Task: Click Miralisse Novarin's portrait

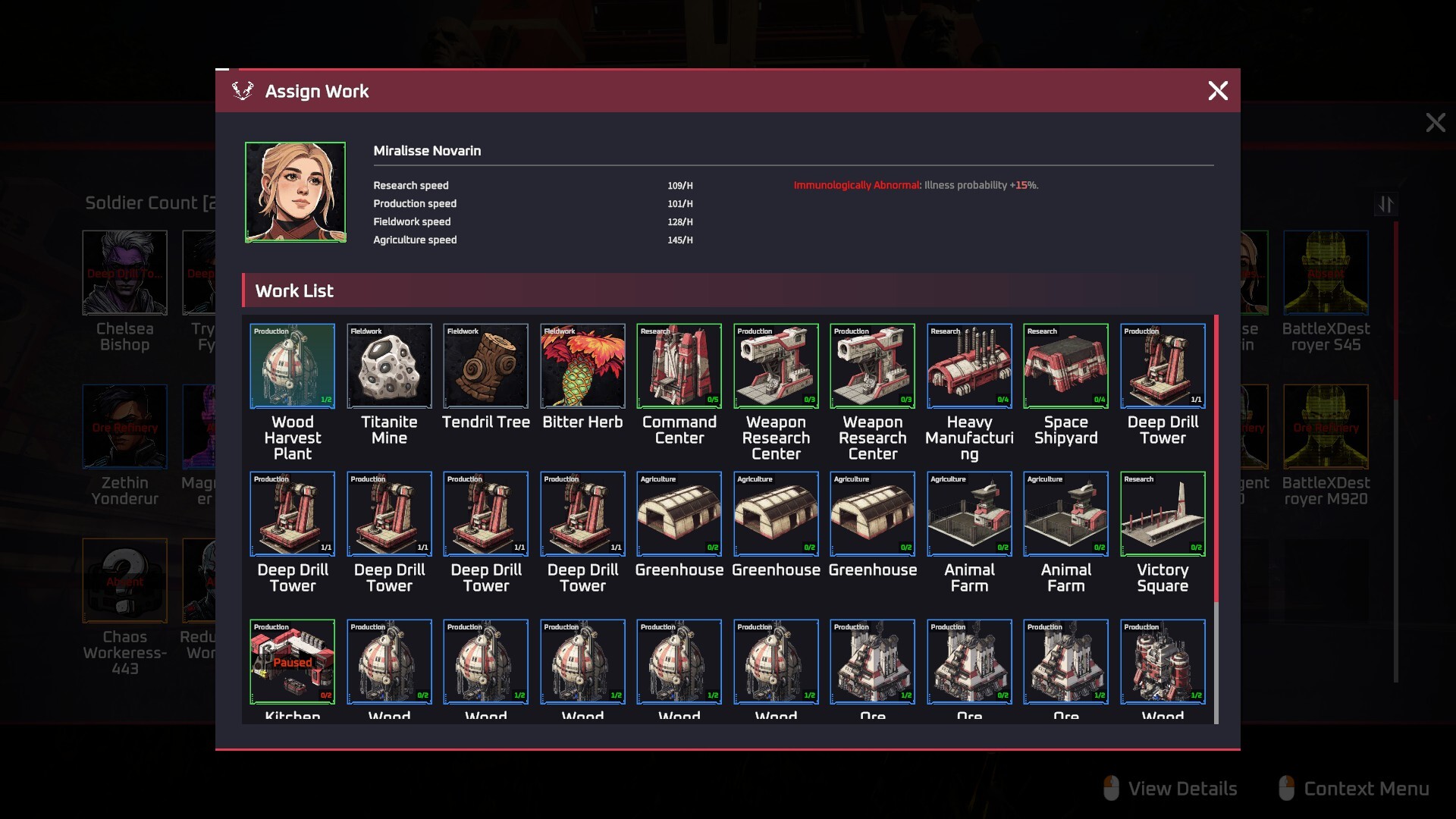Action: pos(295,193)
